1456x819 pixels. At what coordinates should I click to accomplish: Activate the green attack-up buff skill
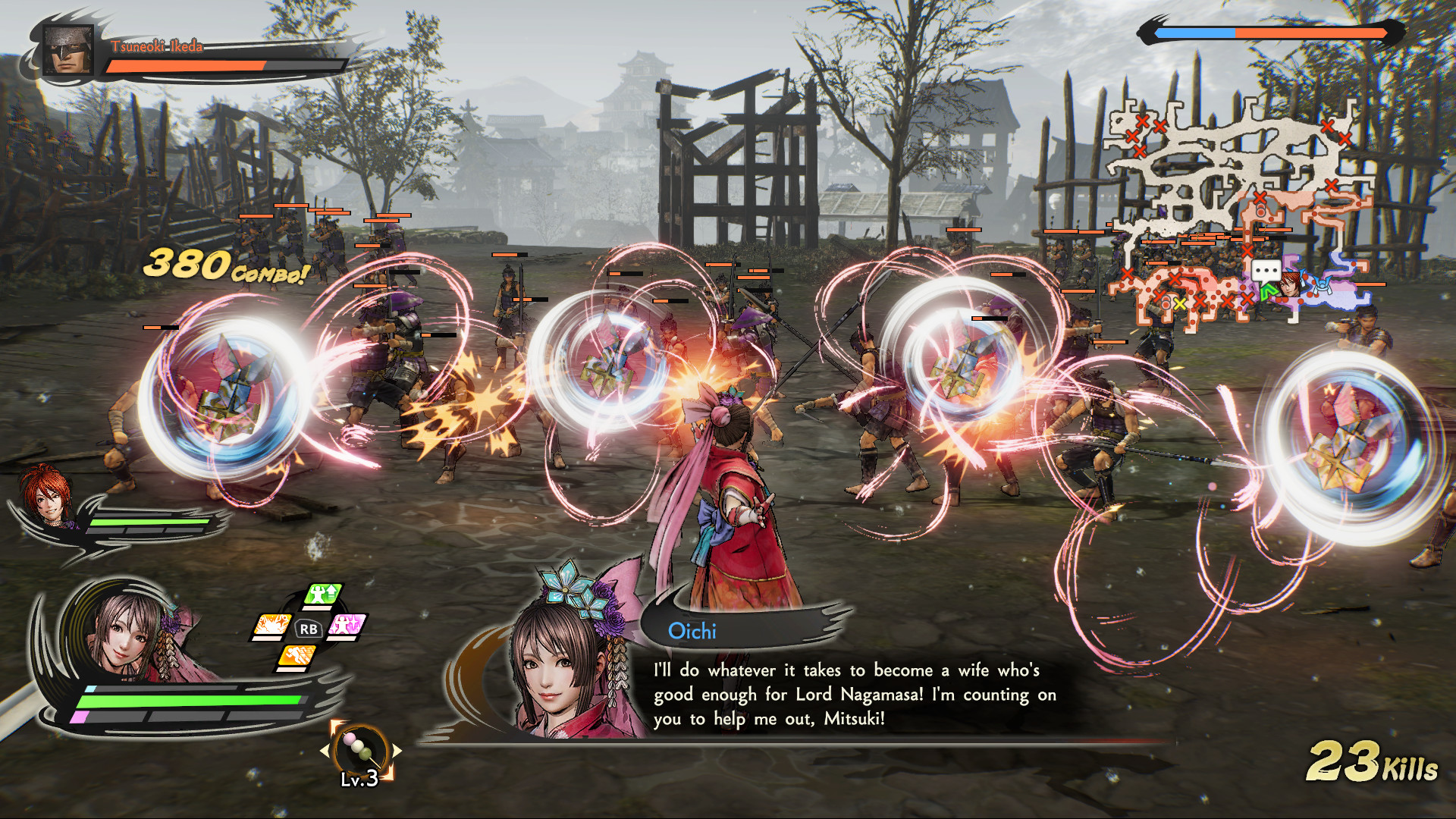click(x=324, y=595)
